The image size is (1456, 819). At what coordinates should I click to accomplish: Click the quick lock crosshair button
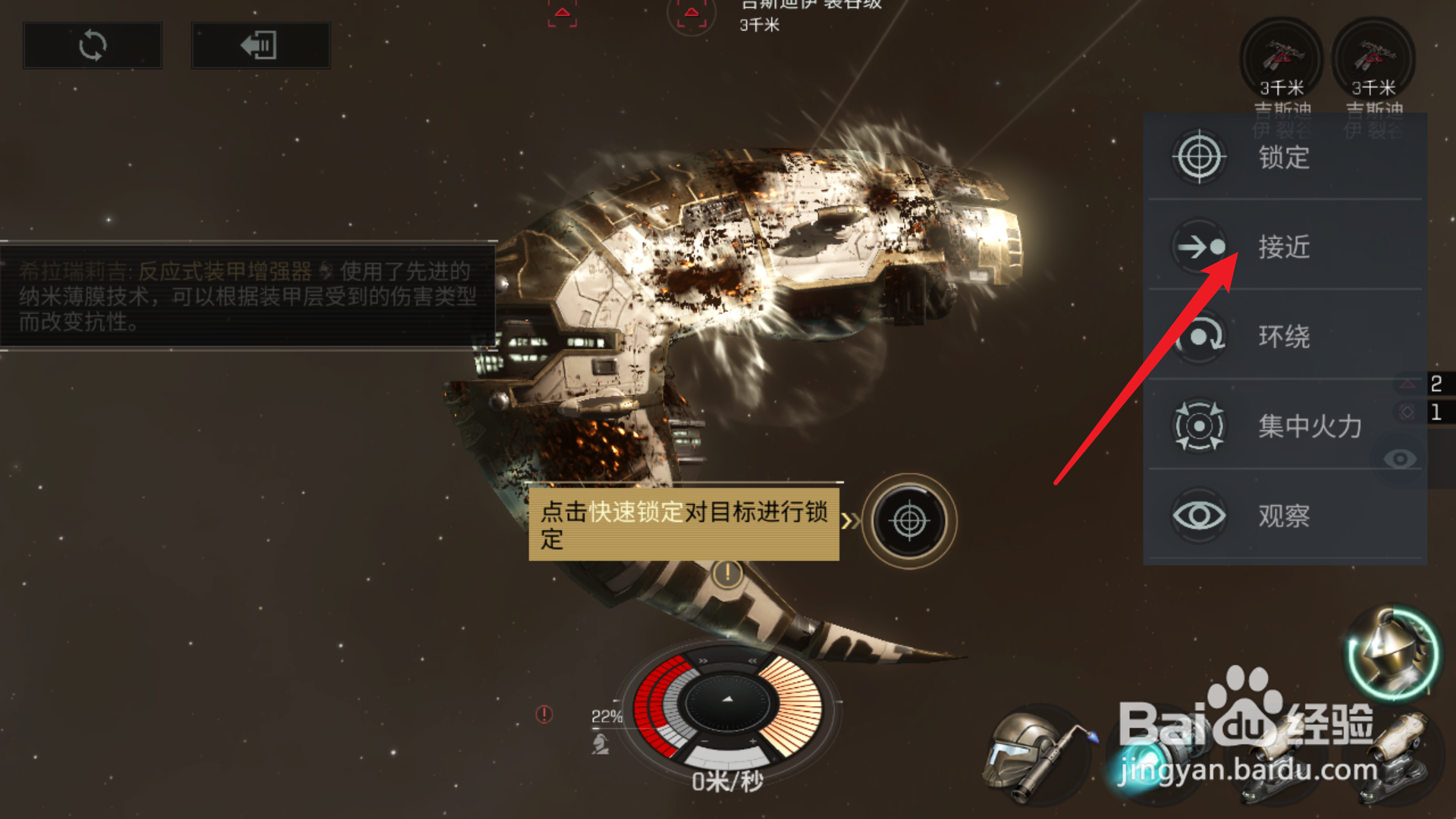click(x=909, y=522)
